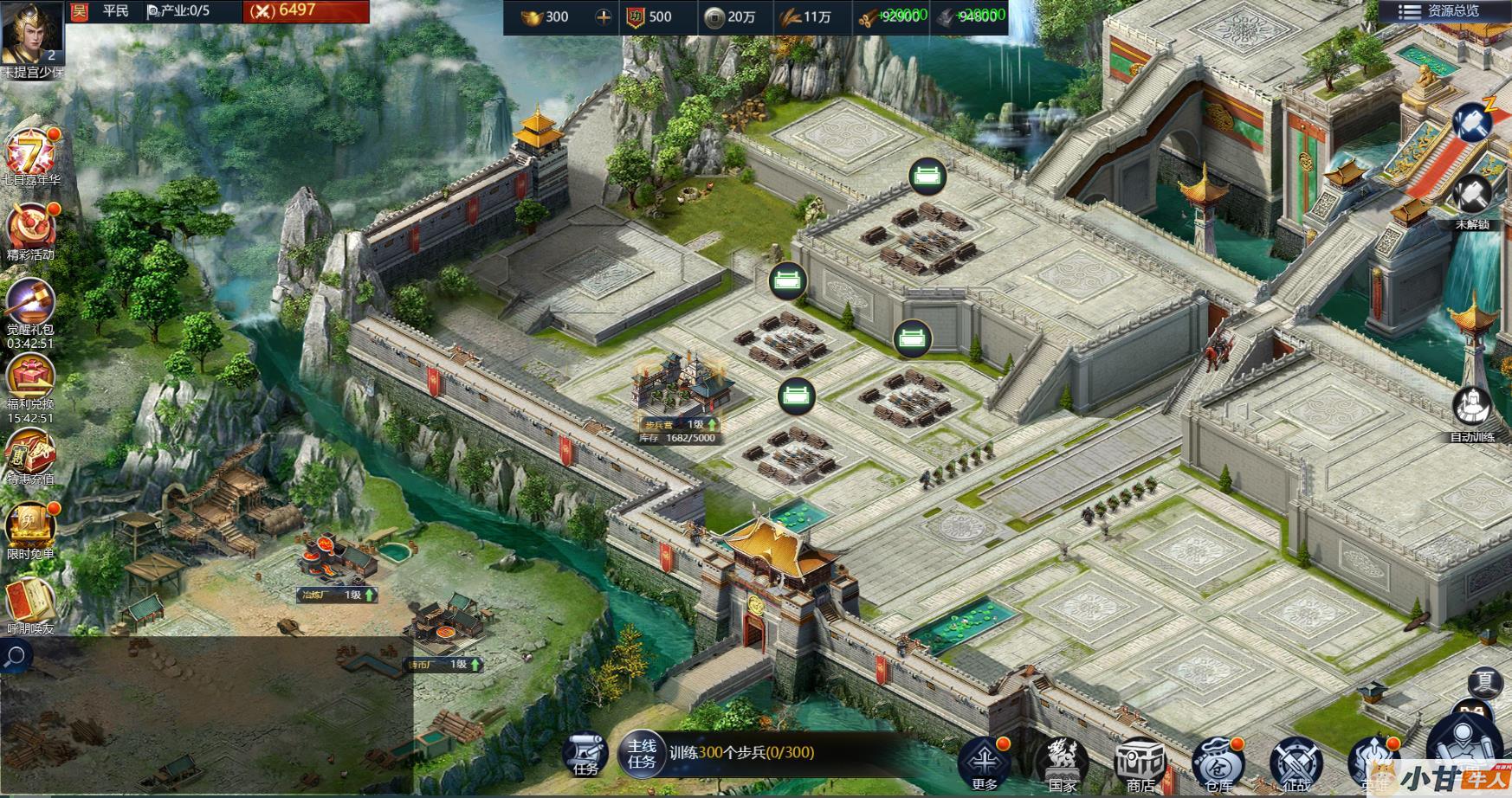Click the plus button beside gold ingots
1512x798 pixels.
(603, 16)
